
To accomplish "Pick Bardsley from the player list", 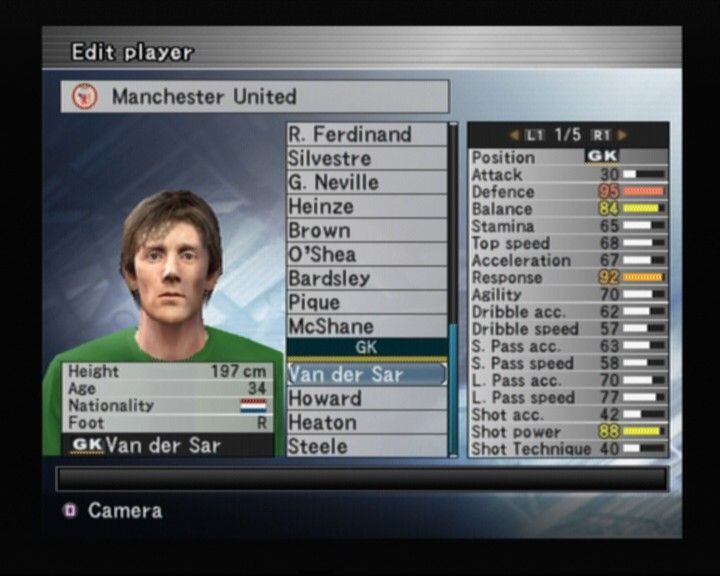I will point(365,278).
